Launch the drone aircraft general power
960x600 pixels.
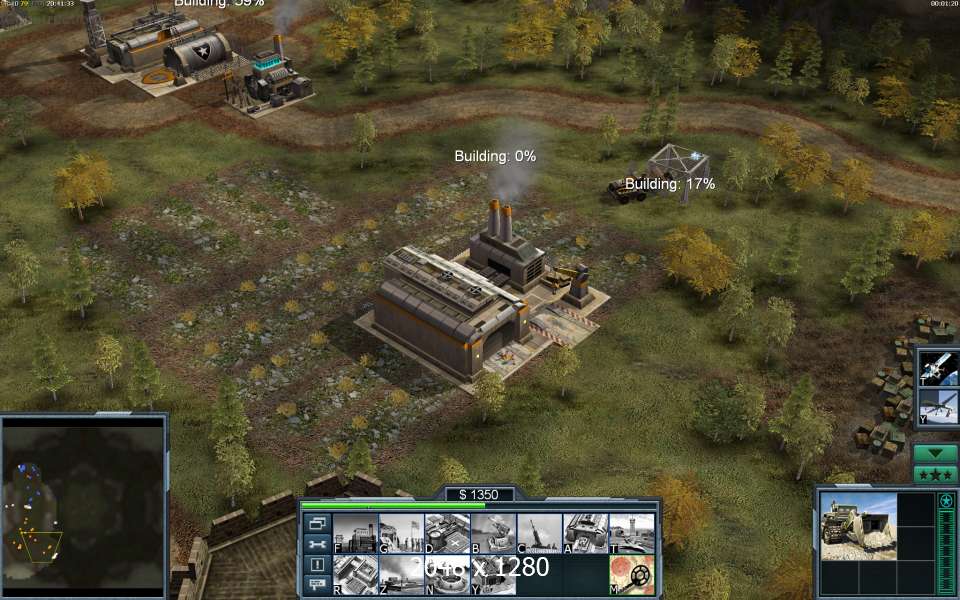939,406
